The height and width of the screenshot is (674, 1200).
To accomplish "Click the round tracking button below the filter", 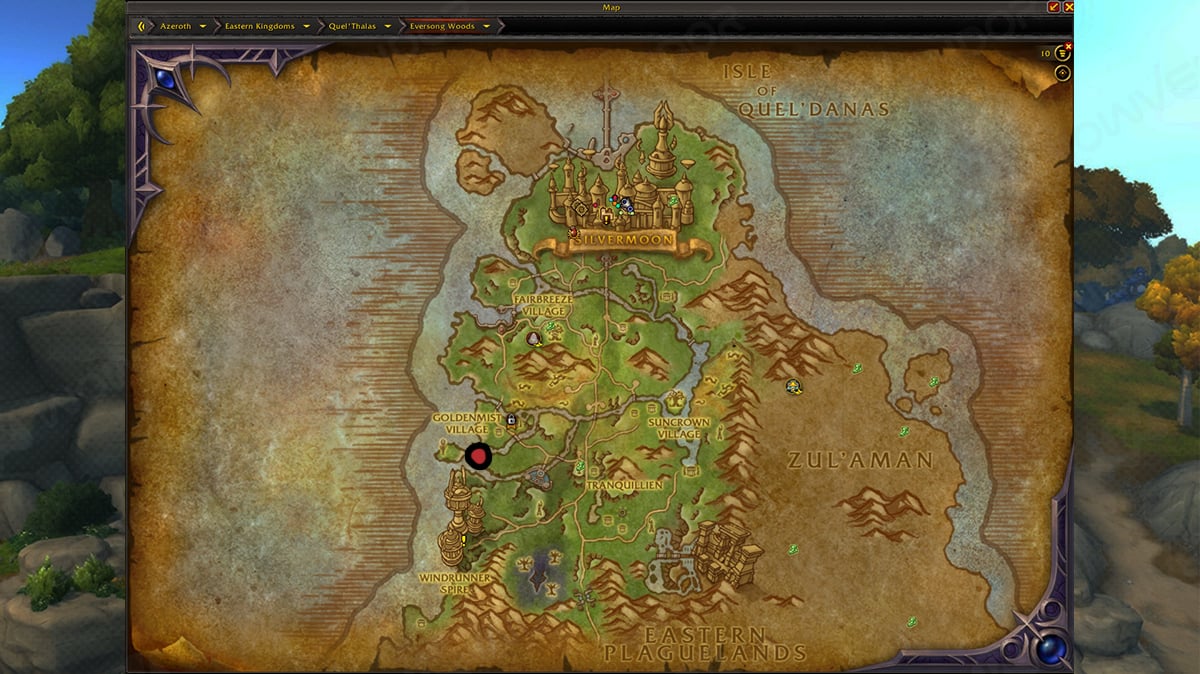I will point(1062,73).
